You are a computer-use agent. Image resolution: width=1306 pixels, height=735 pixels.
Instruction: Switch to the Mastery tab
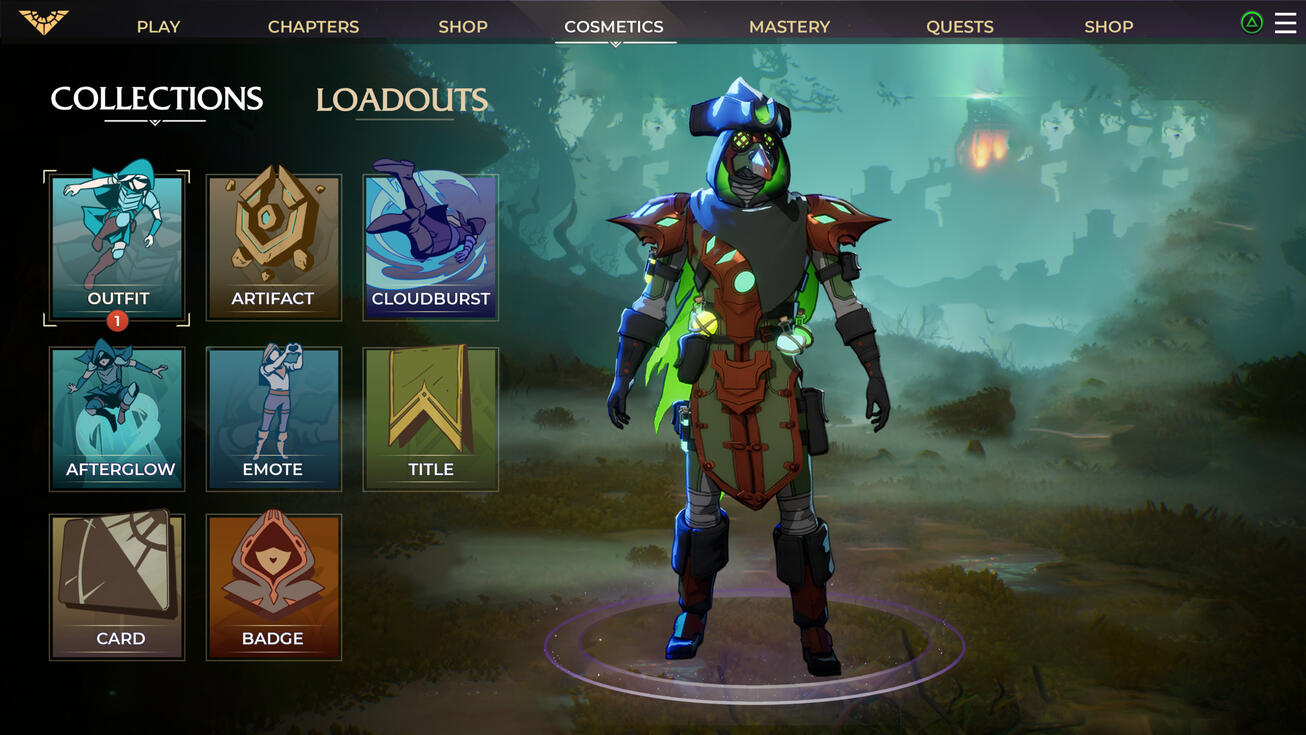[x=789, y=27]
